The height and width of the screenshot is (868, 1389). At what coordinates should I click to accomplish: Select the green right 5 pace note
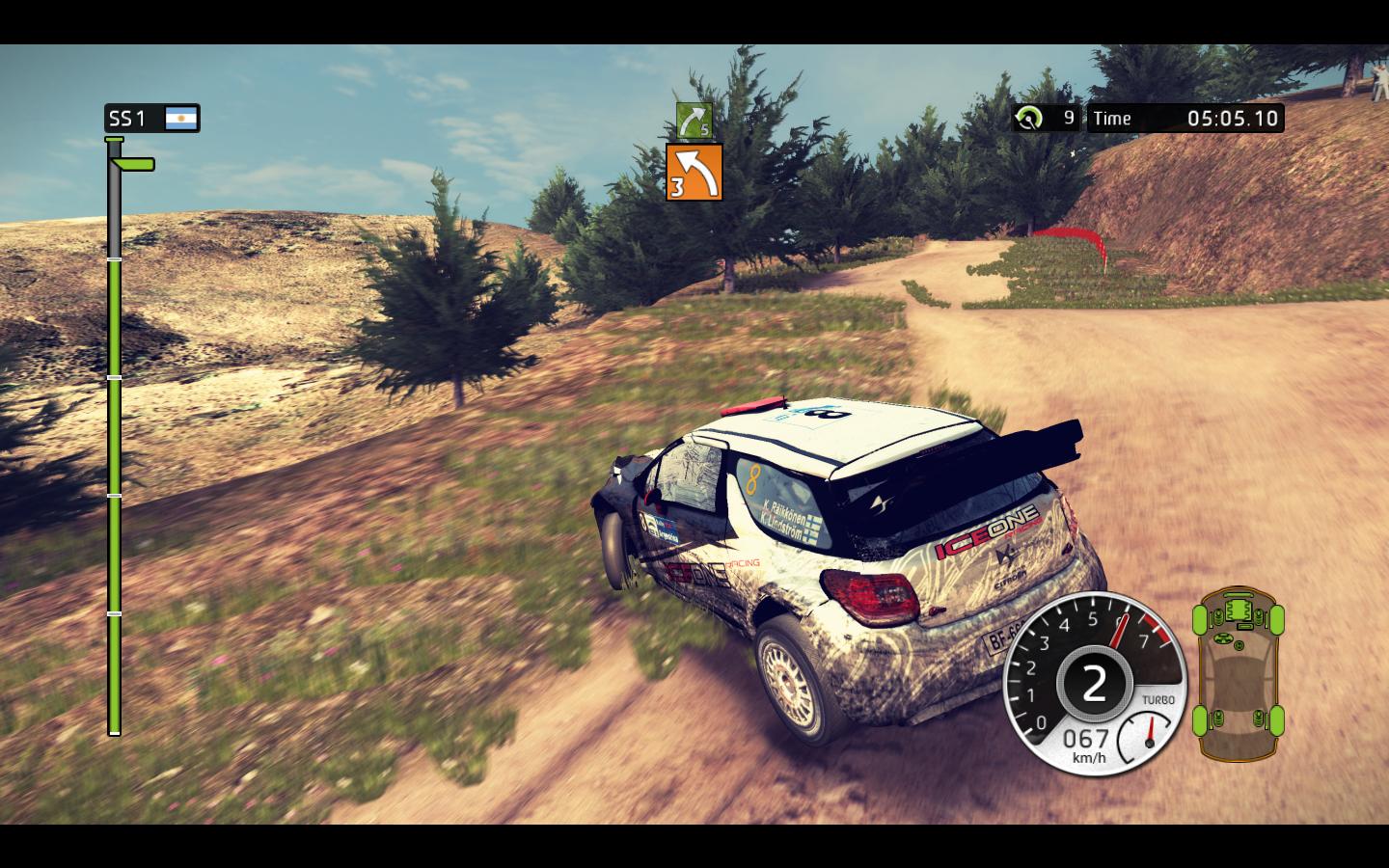tap(694, 121)
